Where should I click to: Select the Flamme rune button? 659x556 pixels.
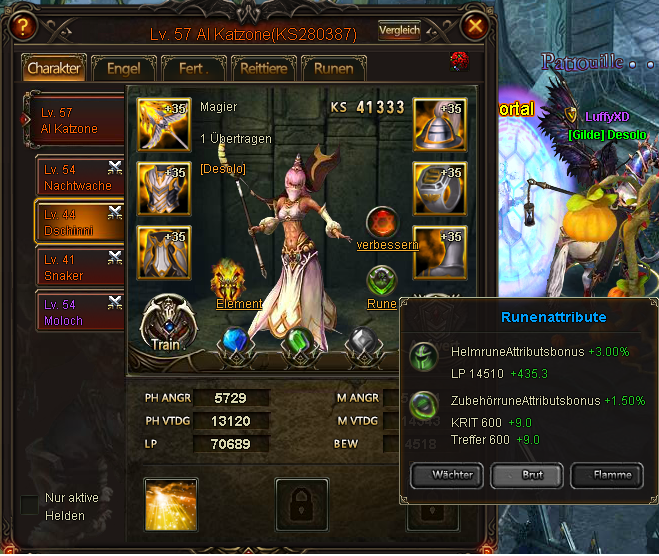(611, 475)
